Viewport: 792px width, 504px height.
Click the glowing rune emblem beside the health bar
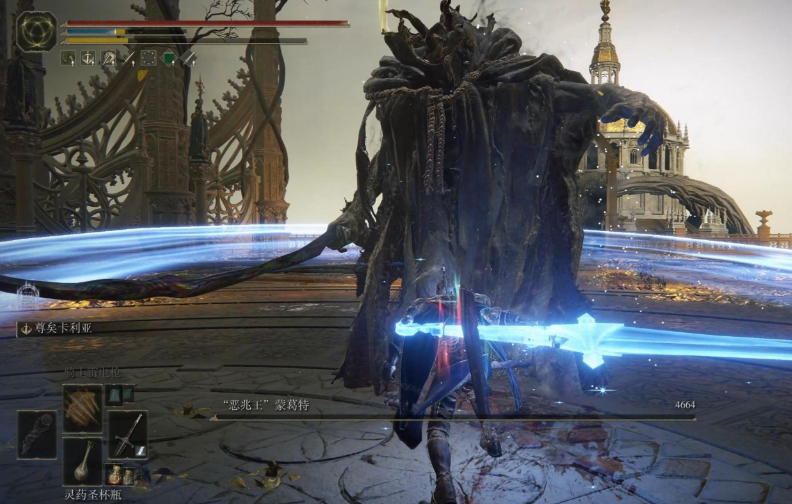click(x=36, y=31)
